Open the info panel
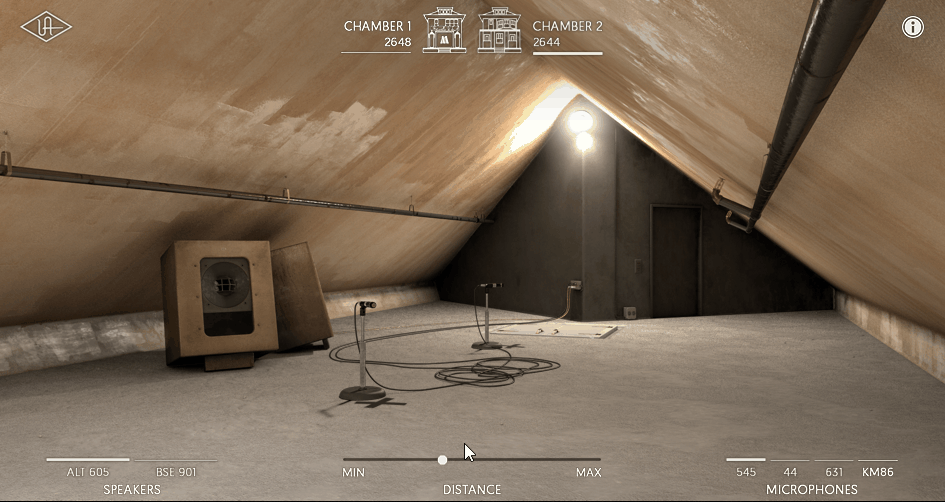Image resolution: width=945 pixels, height=502 pixels. click(x=913, y=27)
